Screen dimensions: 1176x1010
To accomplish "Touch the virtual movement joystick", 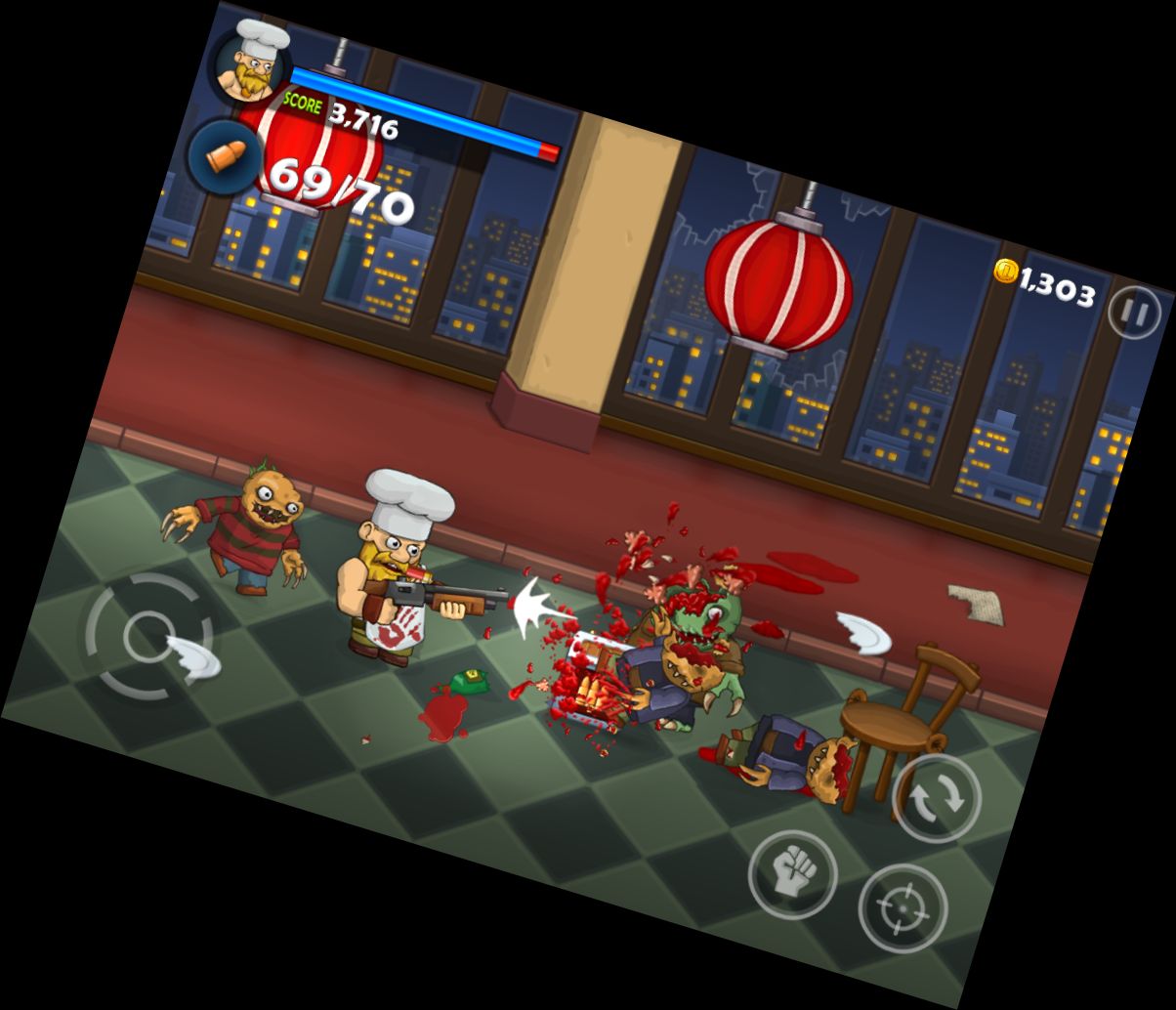I will (x=149, y=637).
